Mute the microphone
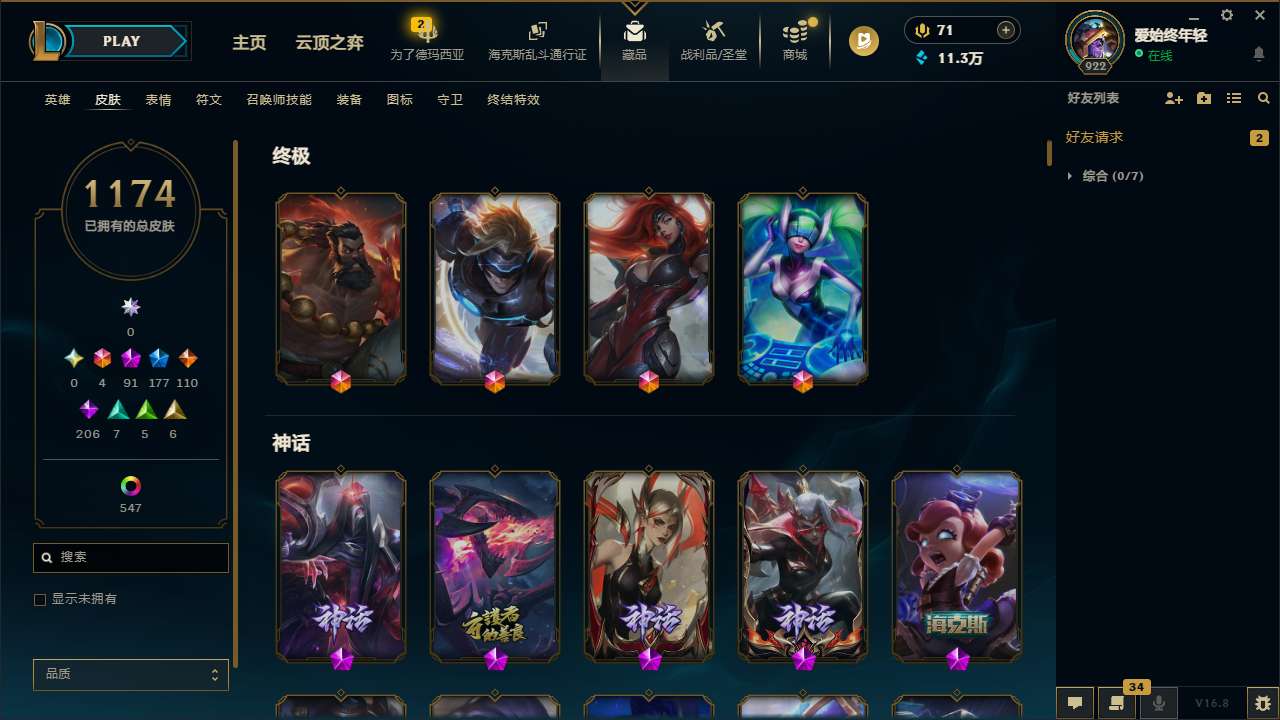 coord(1158,703)
